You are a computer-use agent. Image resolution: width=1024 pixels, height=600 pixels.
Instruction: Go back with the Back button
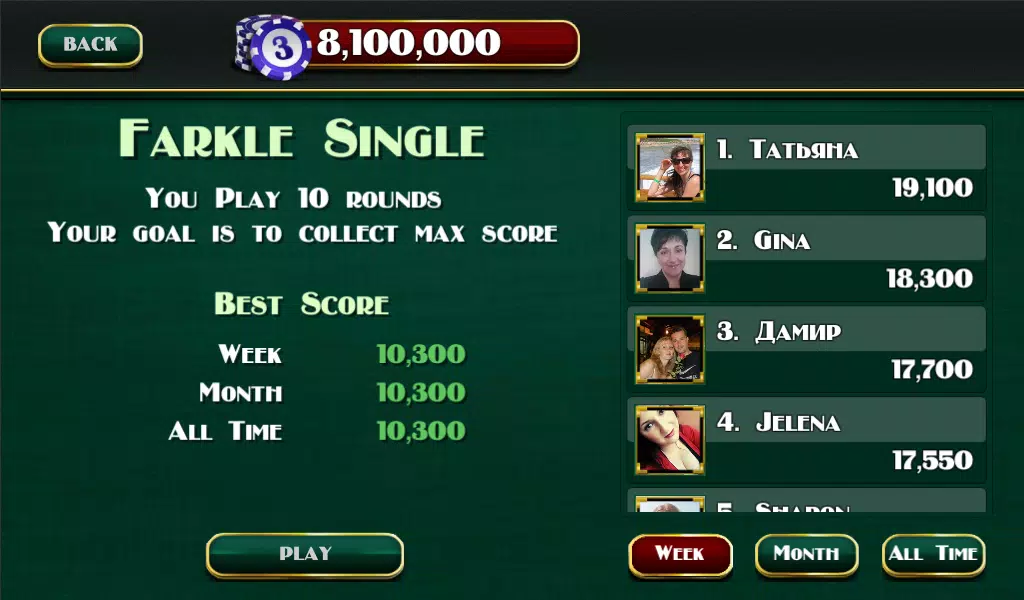point(90,45)
